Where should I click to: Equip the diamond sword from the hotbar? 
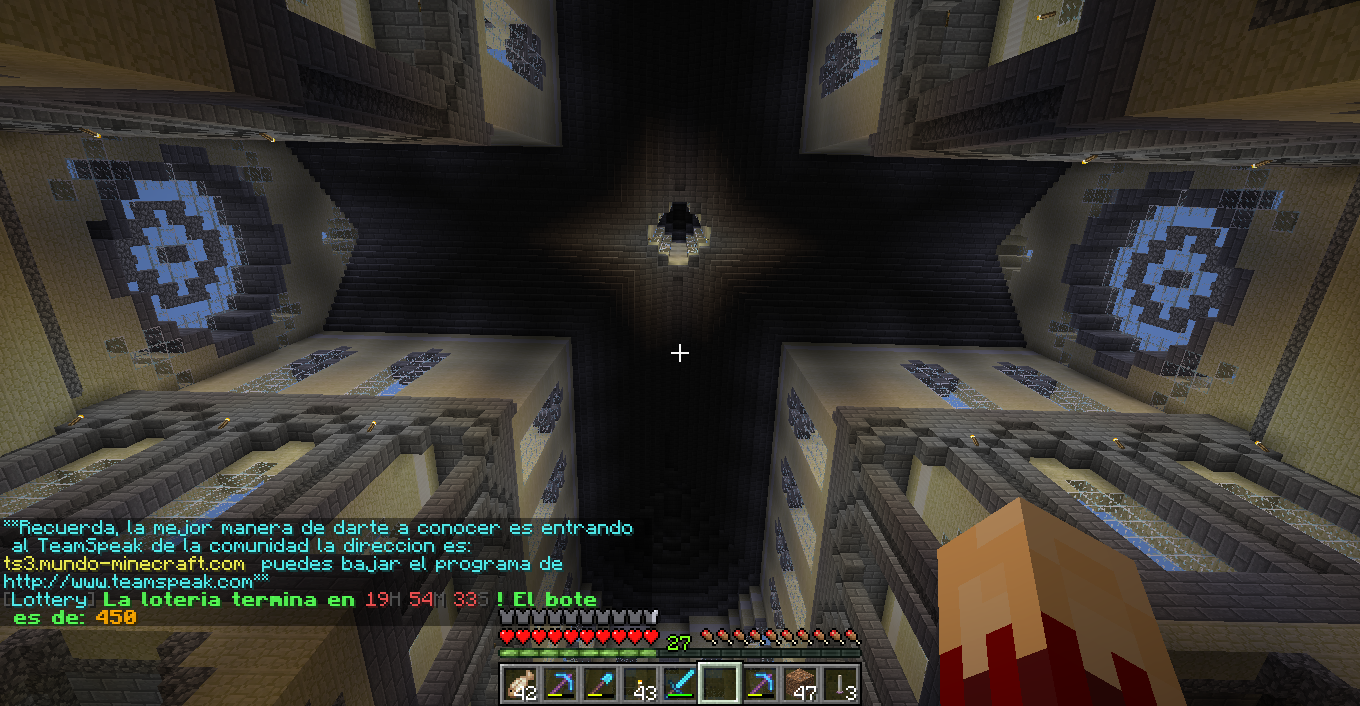pos(680,683)
